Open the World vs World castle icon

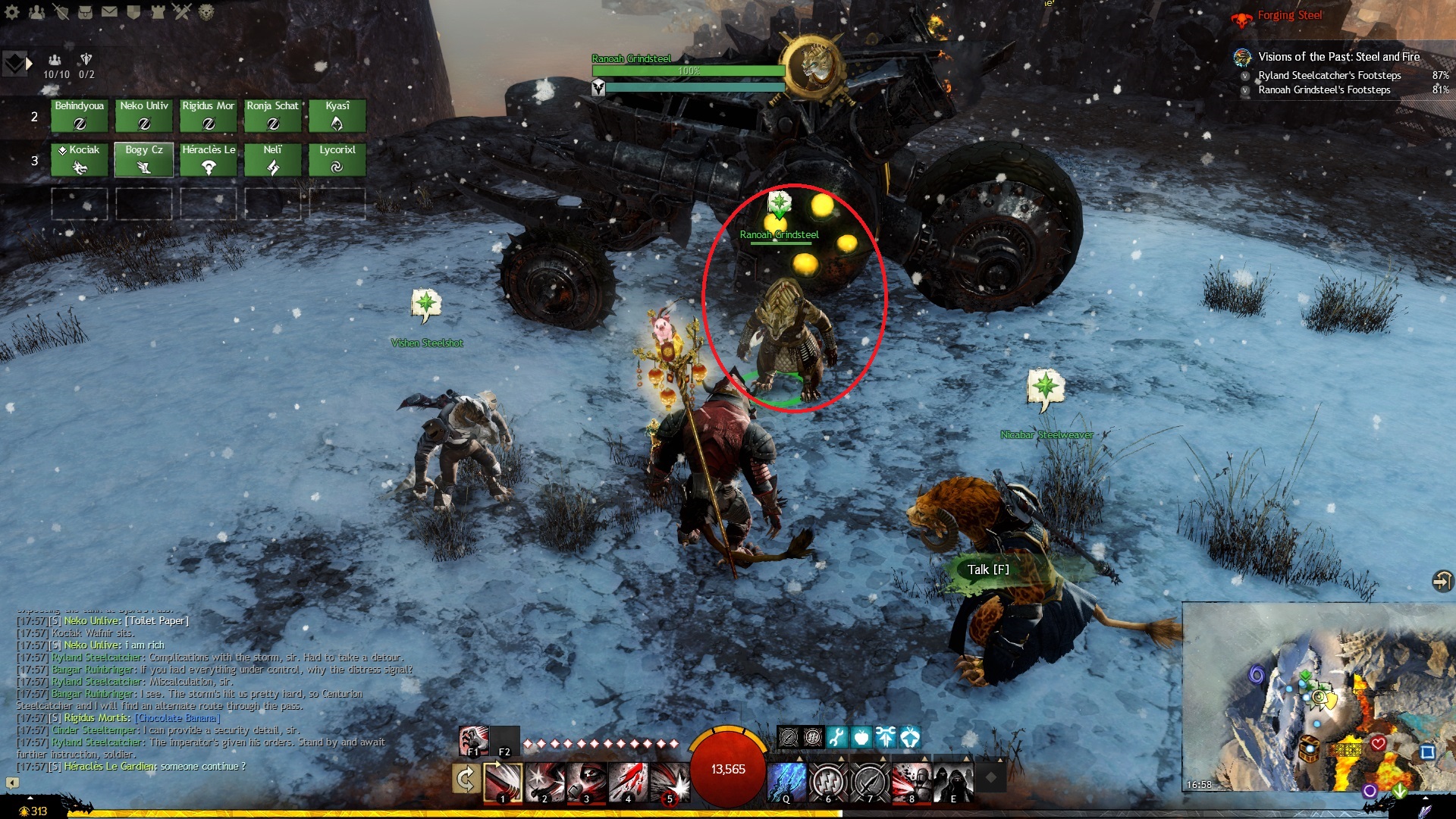tap(158, 11)
